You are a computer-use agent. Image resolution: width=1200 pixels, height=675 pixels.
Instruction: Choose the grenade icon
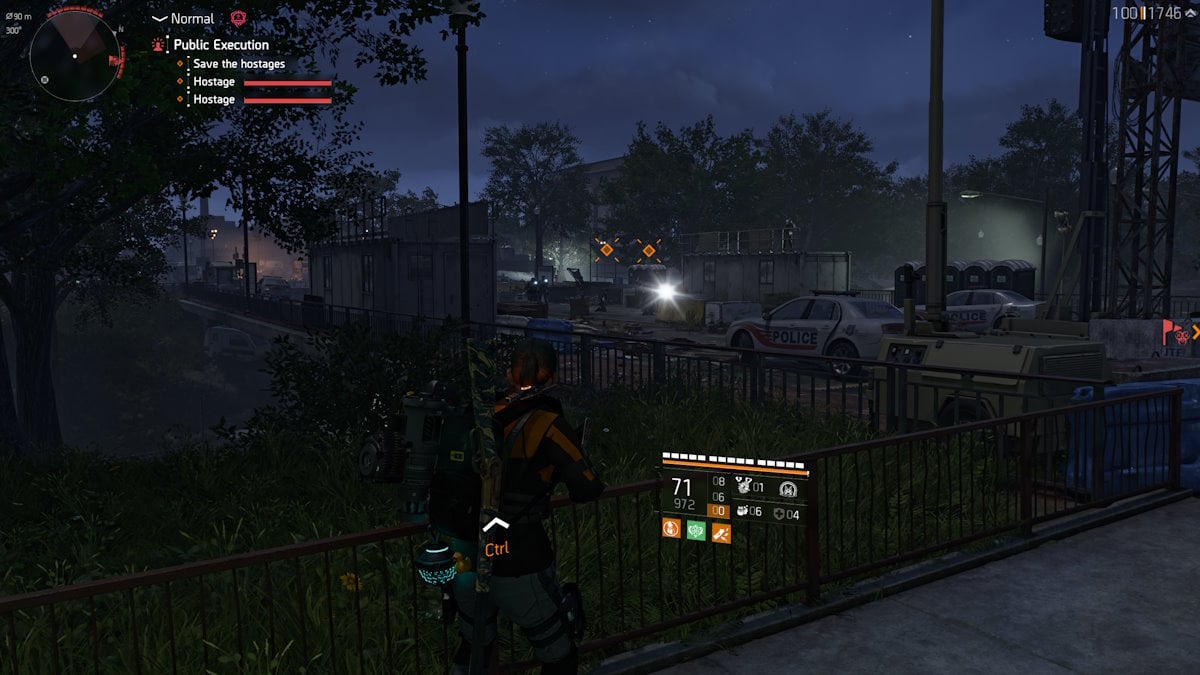[742, 513]
